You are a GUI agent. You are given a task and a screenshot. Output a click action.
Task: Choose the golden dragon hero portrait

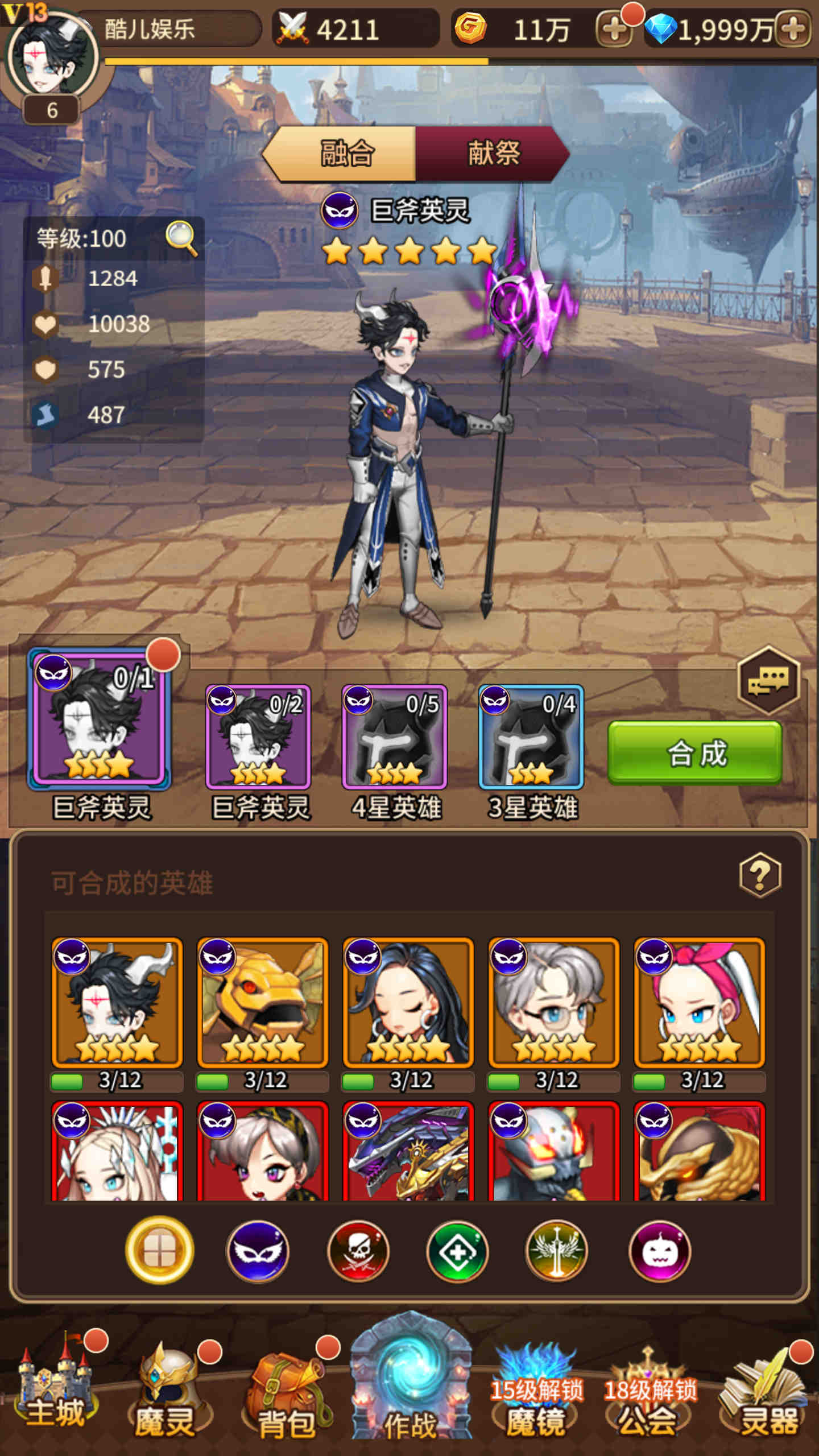tap(263, 1002)
